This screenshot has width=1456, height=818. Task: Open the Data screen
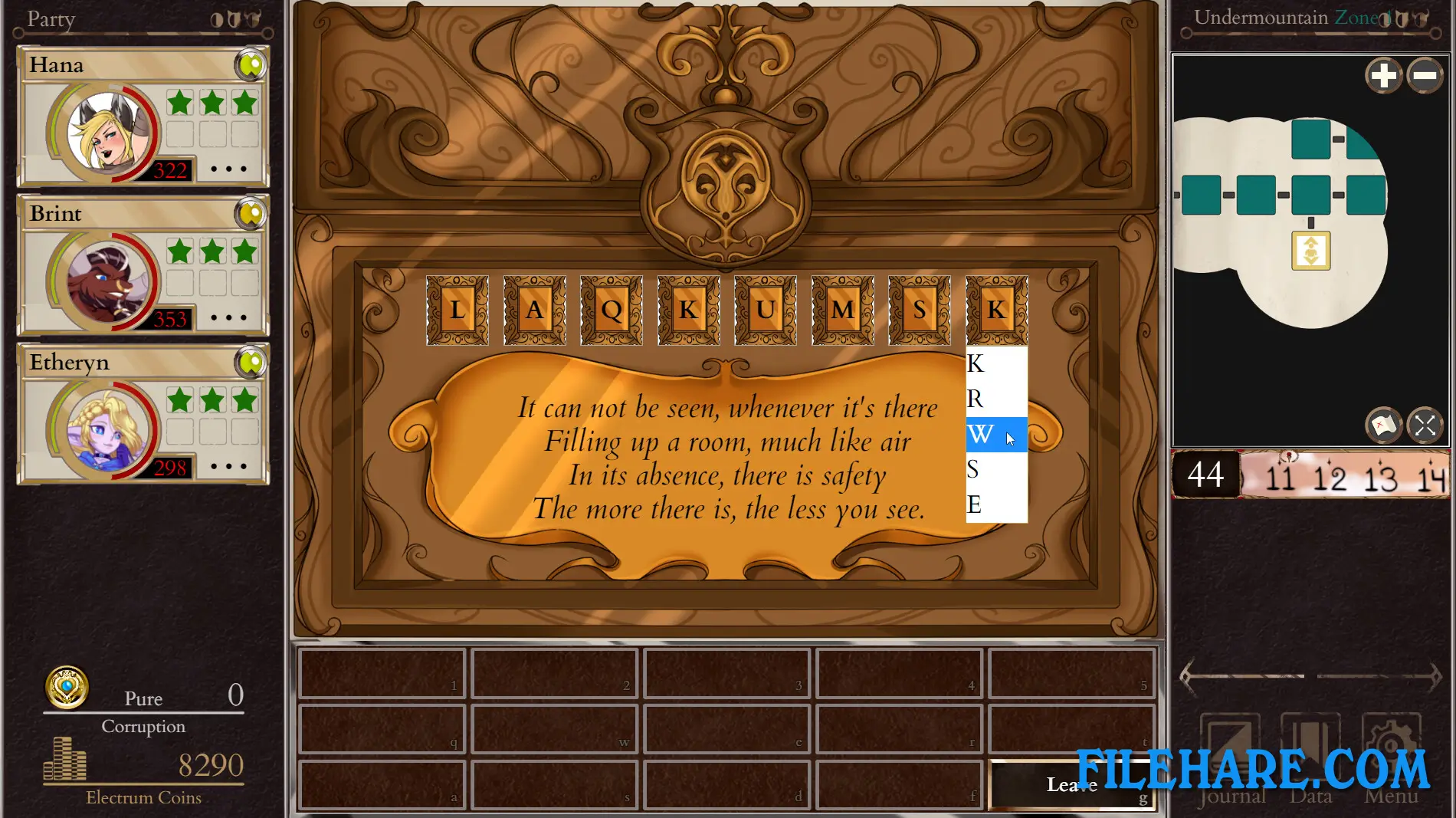pyautogui.click(x=1311, y=747)
